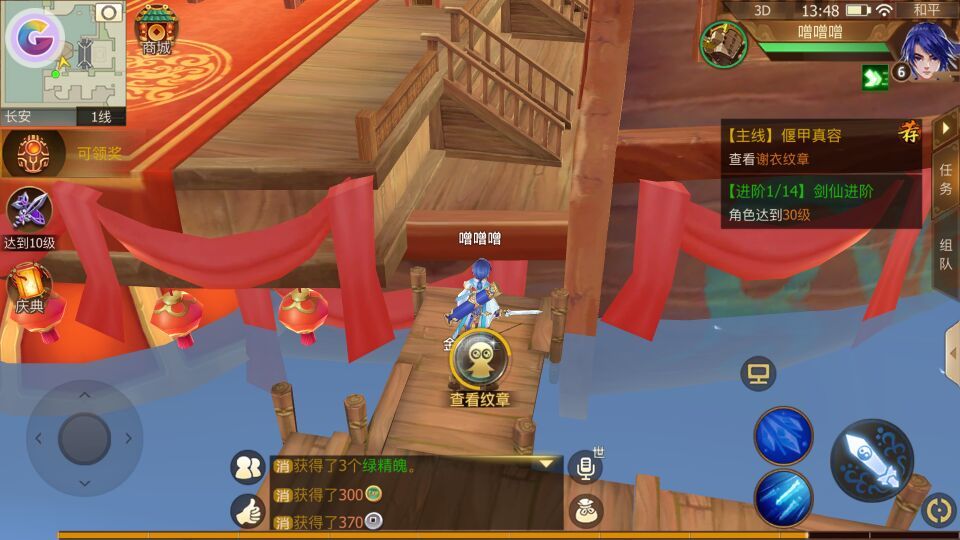Open the floating G overlay button
Screen dimensions: 960x540
[35, 38]
